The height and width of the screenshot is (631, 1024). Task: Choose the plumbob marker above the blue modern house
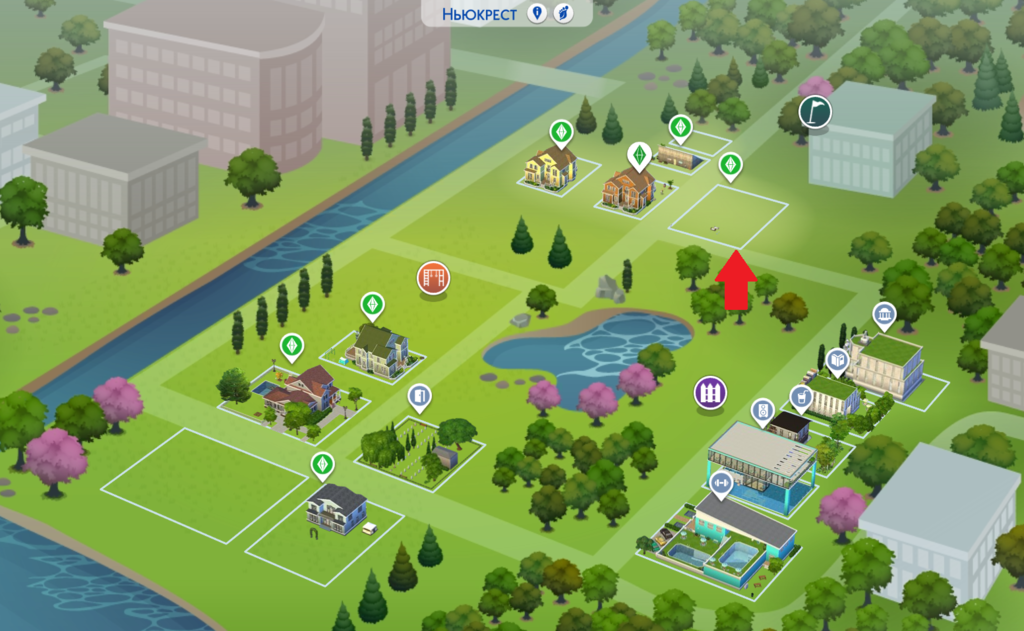click(x=321, y=464)
